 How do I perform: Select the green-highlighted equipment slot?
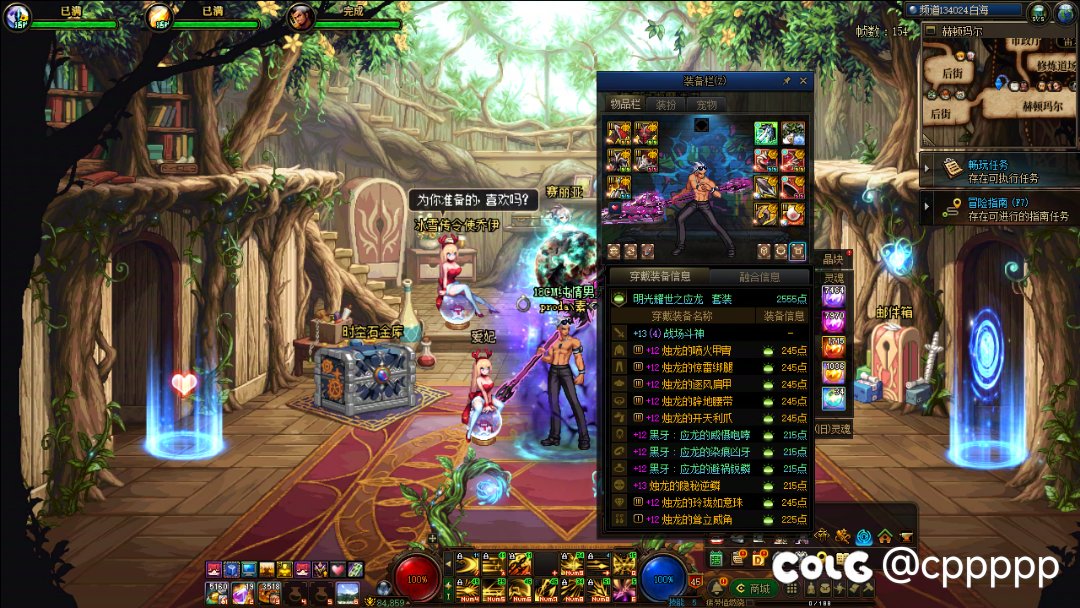click(x=766, y=133)
